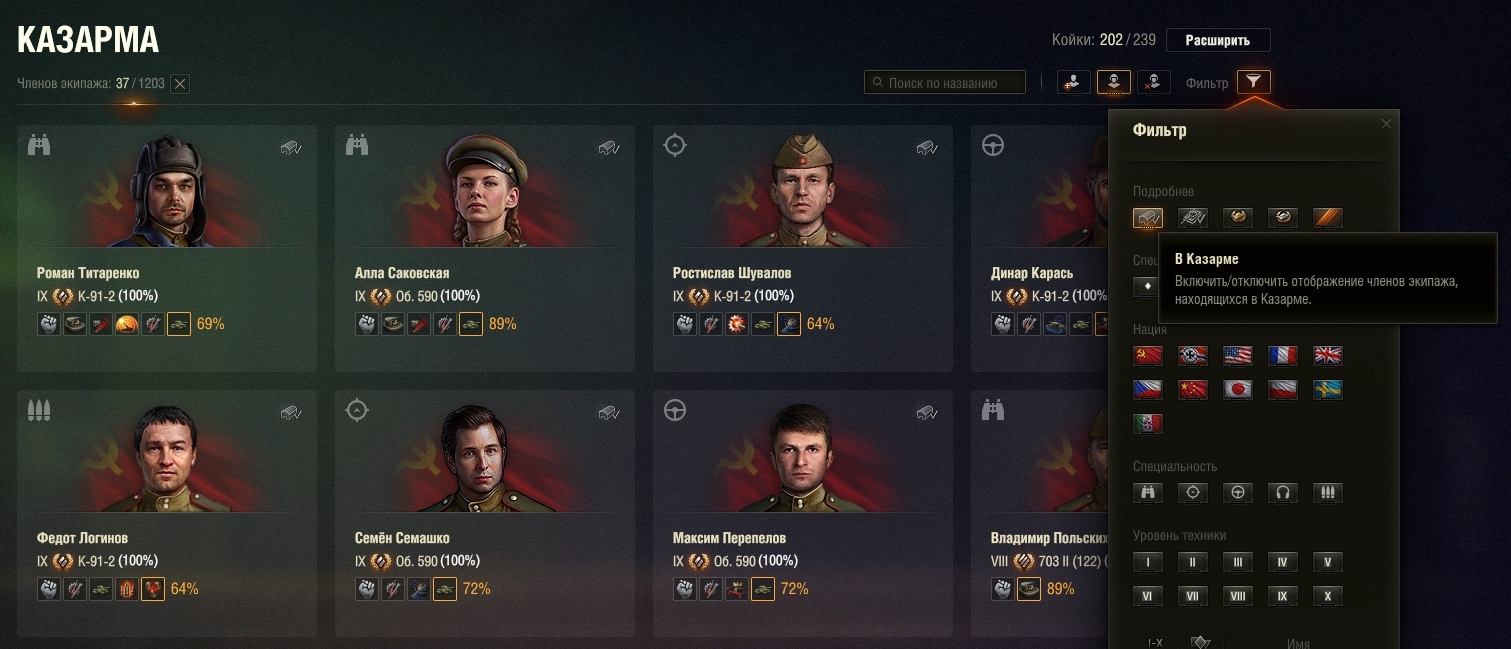Toggle the funnel filter button
Screen dimensions: 1511x649
coord(1253,82)
